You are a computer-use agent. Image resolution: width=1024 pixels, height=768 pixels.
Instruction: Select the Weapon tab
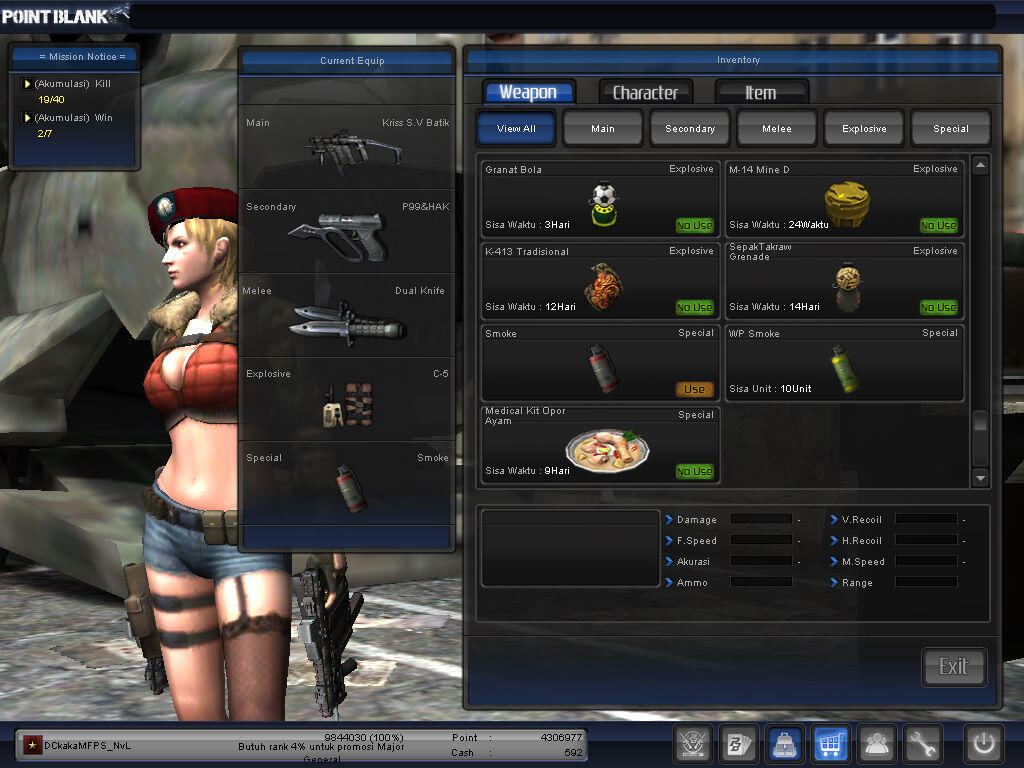point(528,92)
